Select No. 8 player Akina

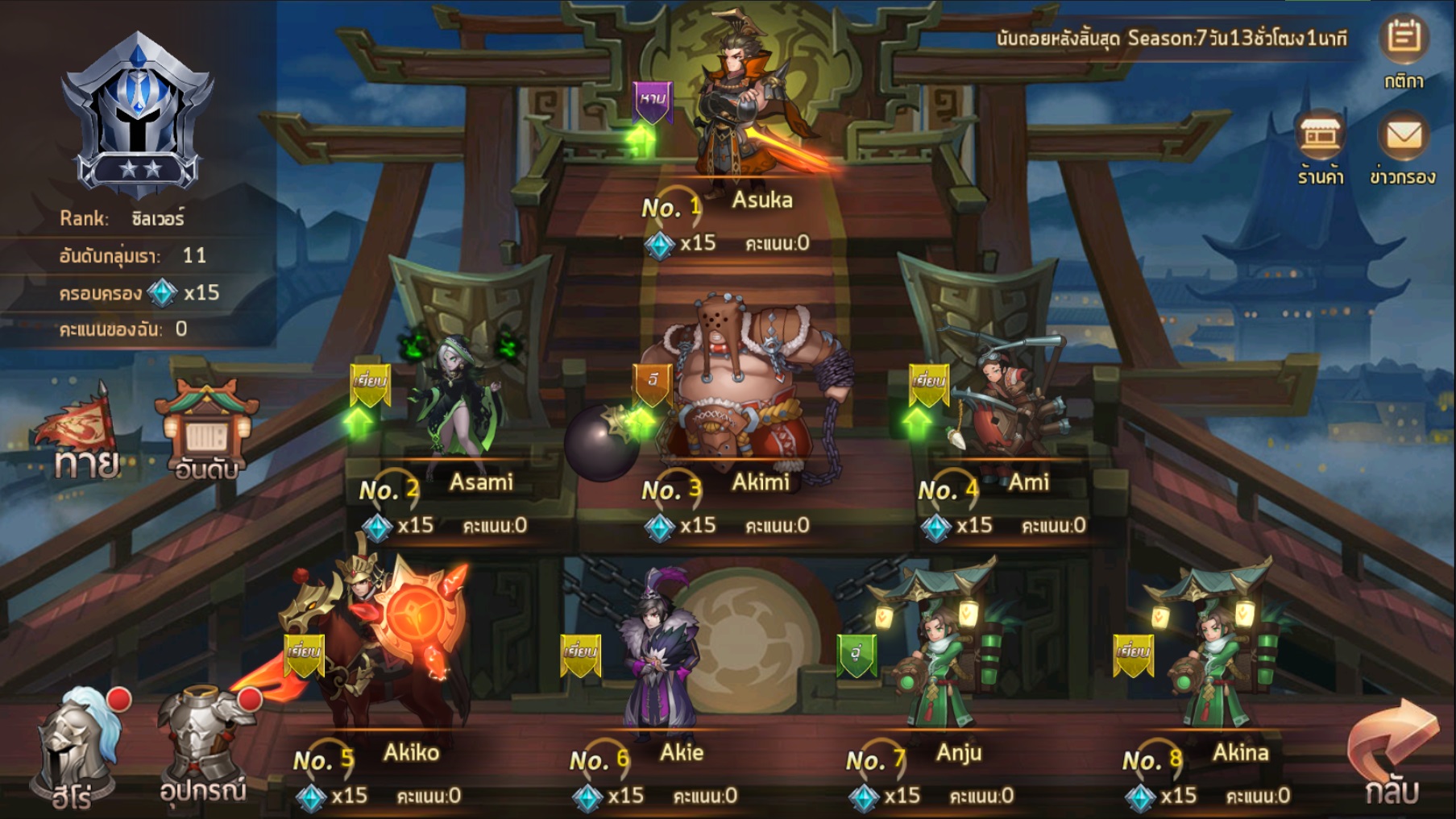click(1213, 660)
